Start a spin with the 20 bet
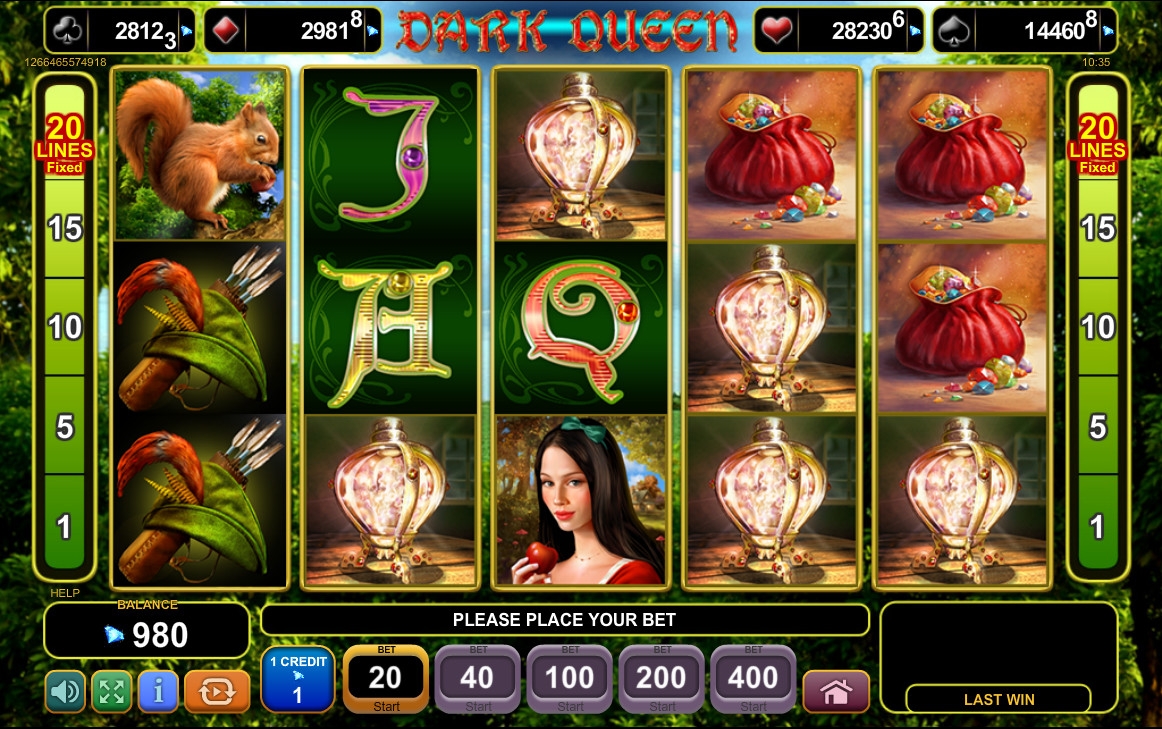The image size is (1162, 729). click(x=386, y=679)
